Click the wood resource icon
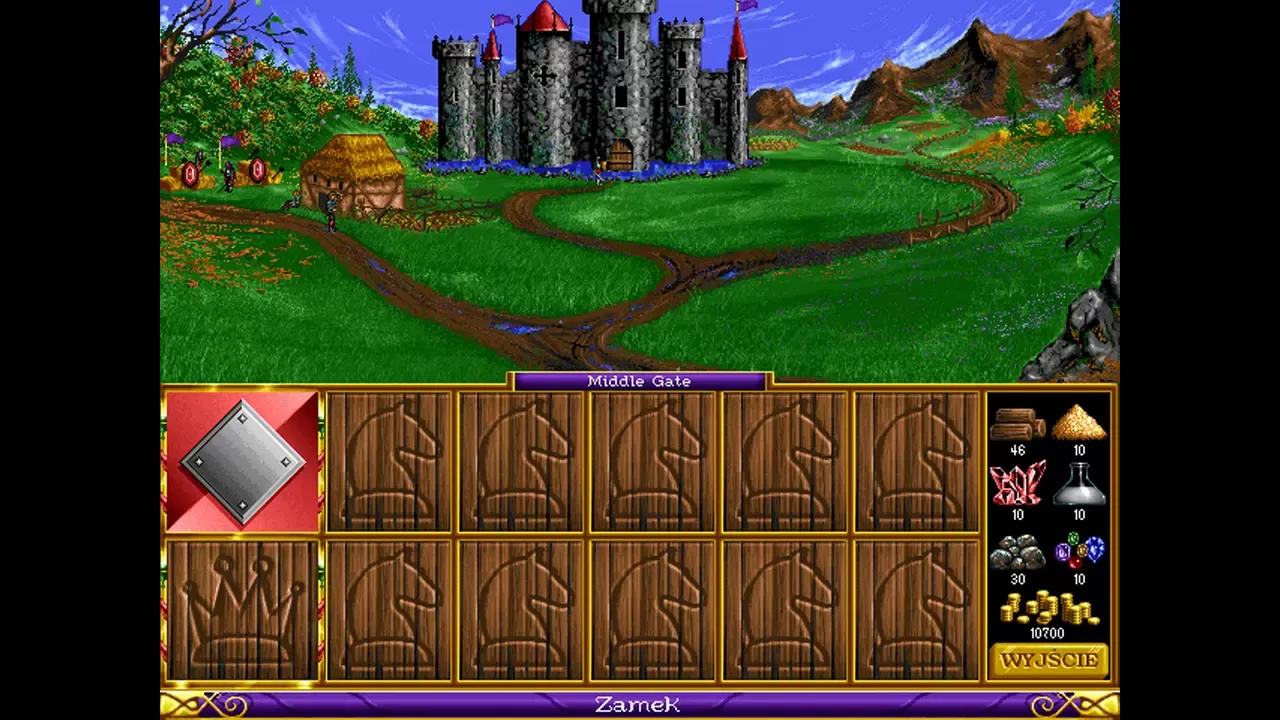 tap(1017, 425)
